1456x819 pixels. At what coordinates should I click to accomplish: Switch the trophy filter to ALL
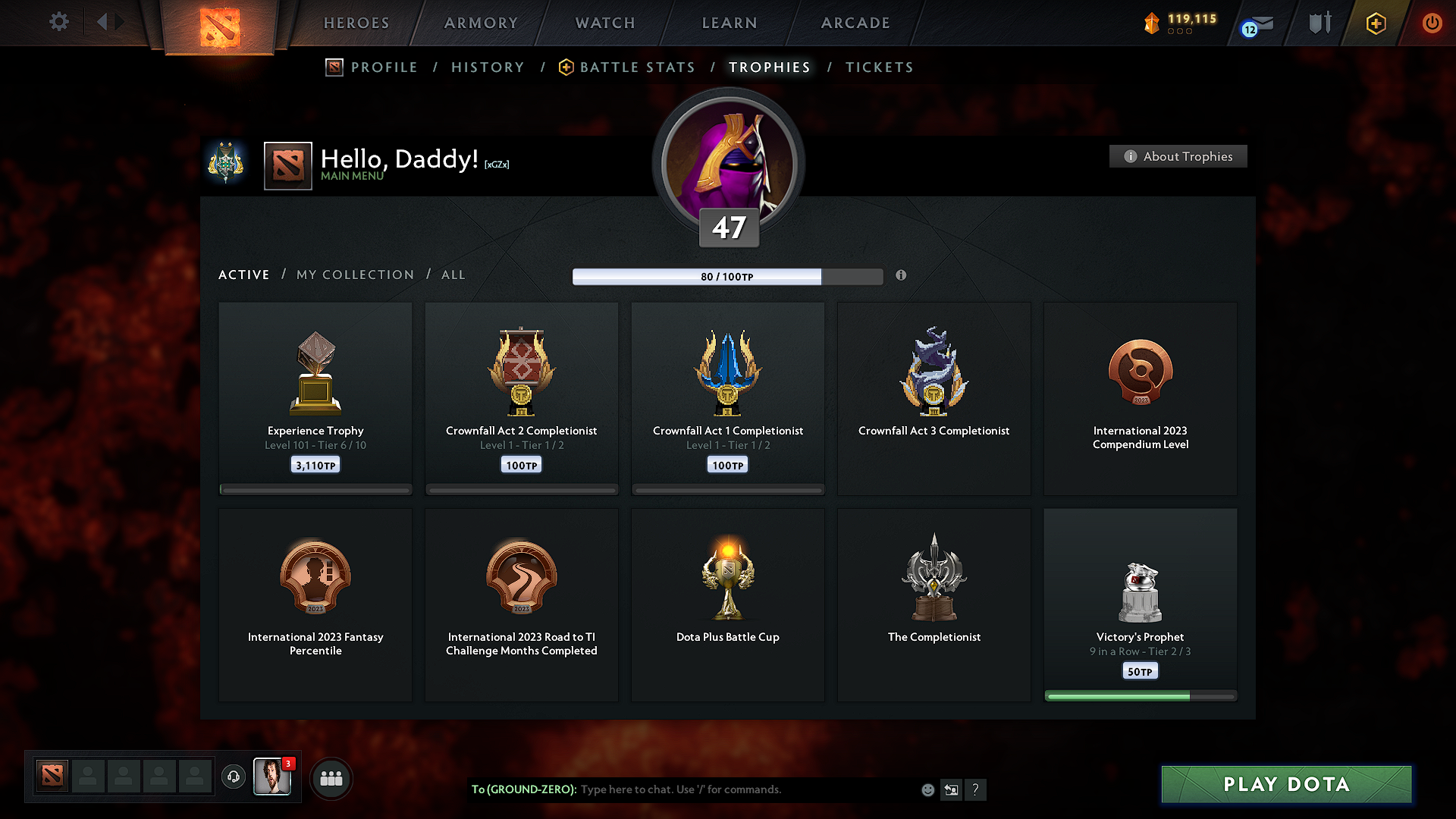[x=453, y=275]
